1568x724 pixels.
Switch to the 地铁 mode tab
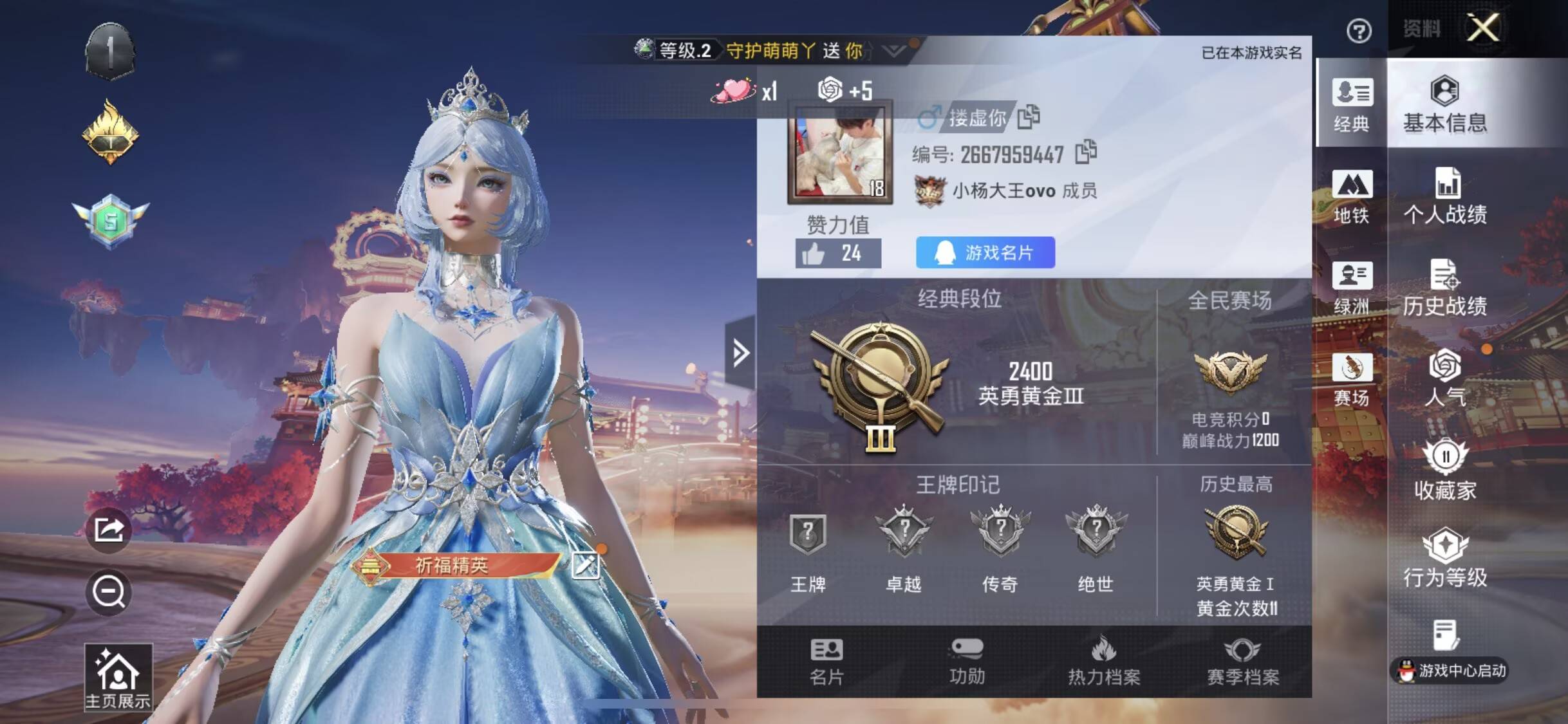tap(1352, 196)
